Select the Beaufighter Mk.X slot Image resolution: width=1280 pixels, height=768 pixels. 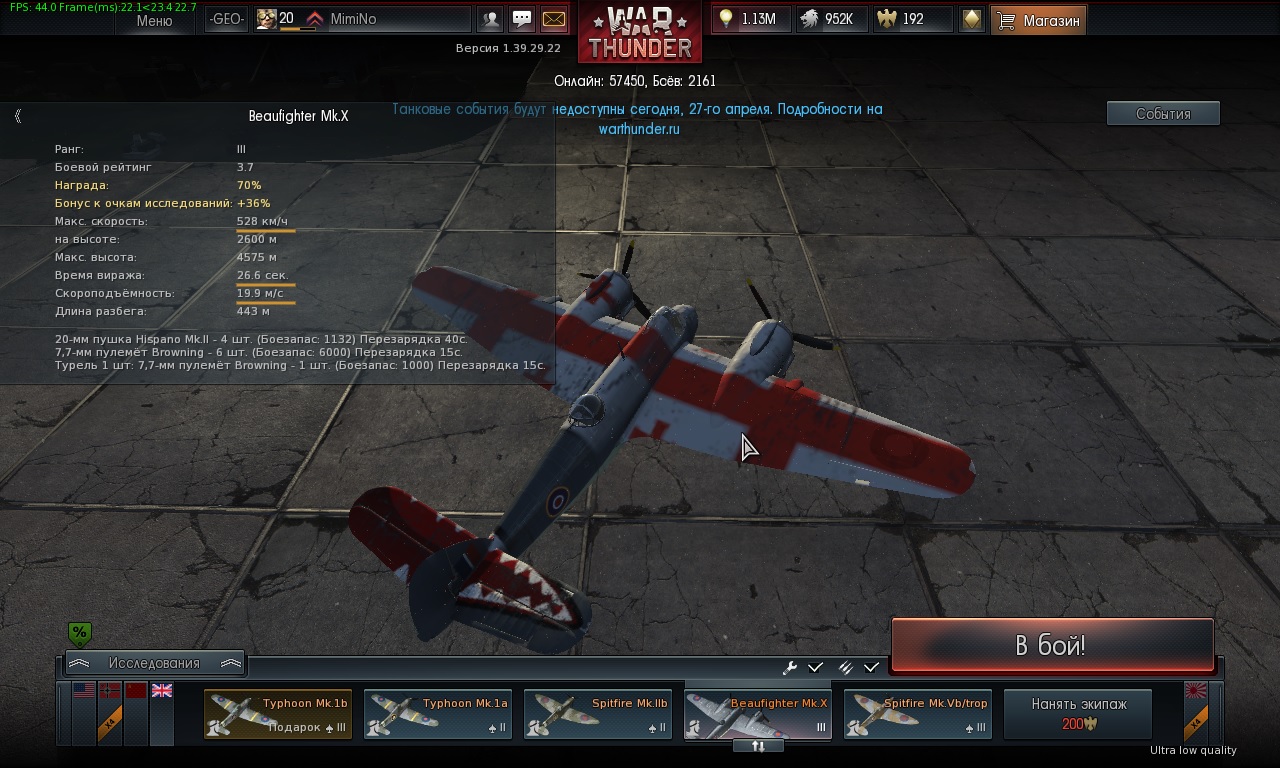point(757,714)
